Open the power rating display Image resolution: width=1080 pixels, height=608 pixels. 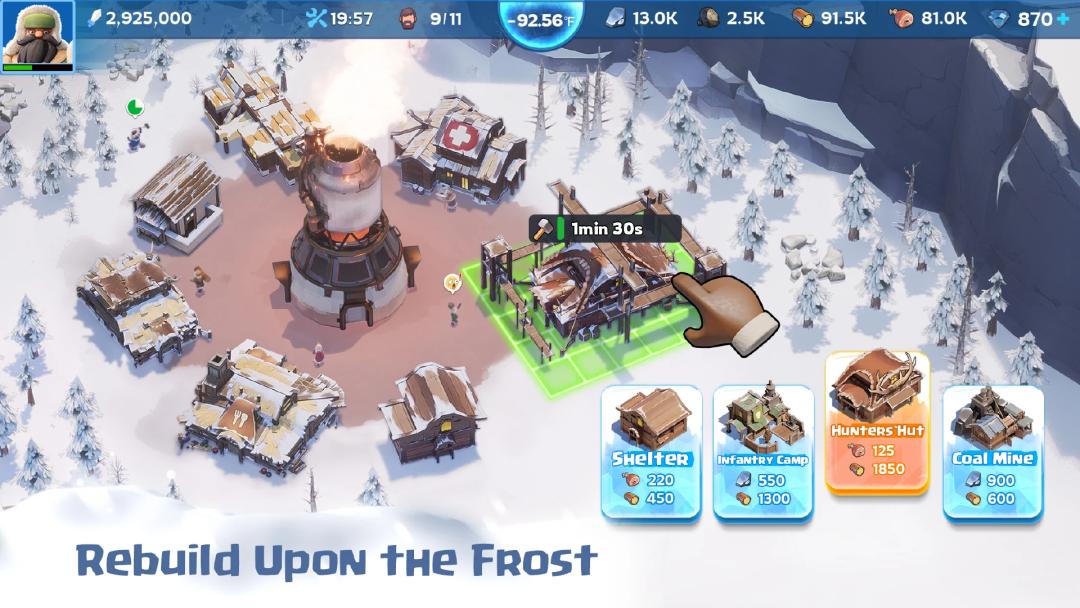pos(140,18)
